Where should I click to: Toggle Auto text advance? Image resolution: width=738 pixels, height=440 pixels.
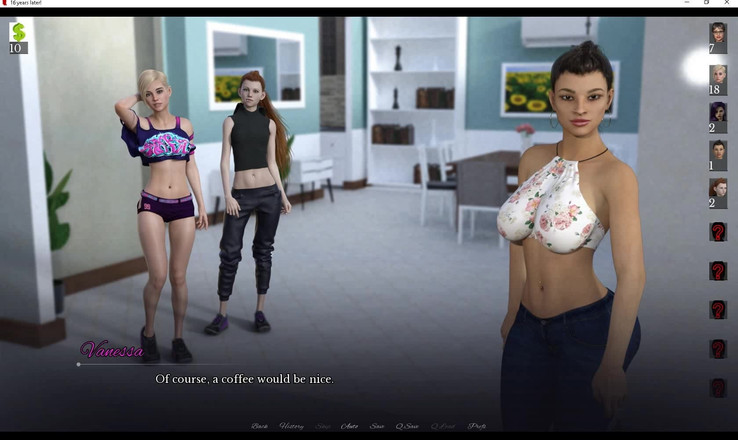(x=349, y=427)
